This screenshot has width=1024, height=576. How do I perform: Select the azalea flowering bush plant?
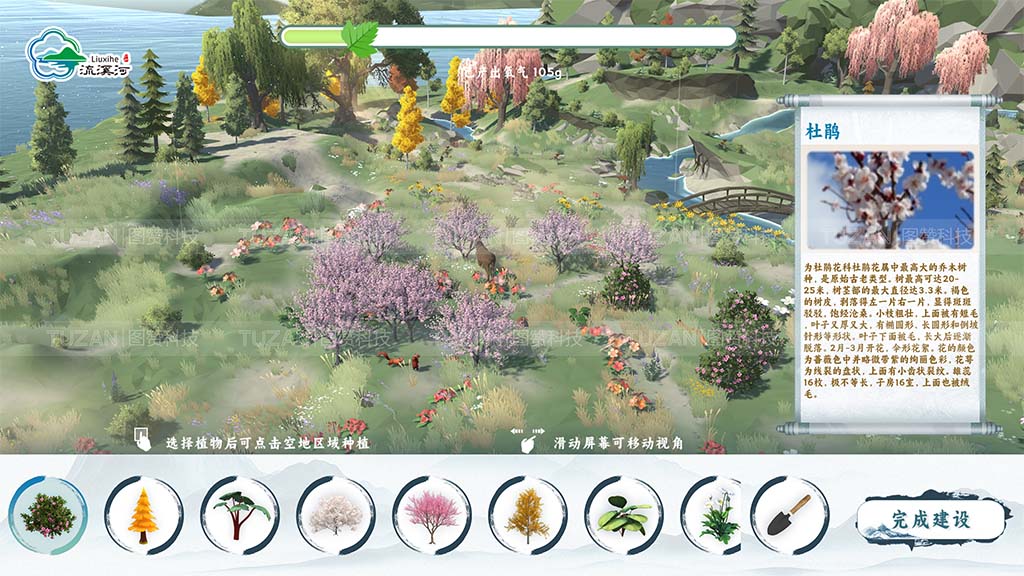click(48, 515)
